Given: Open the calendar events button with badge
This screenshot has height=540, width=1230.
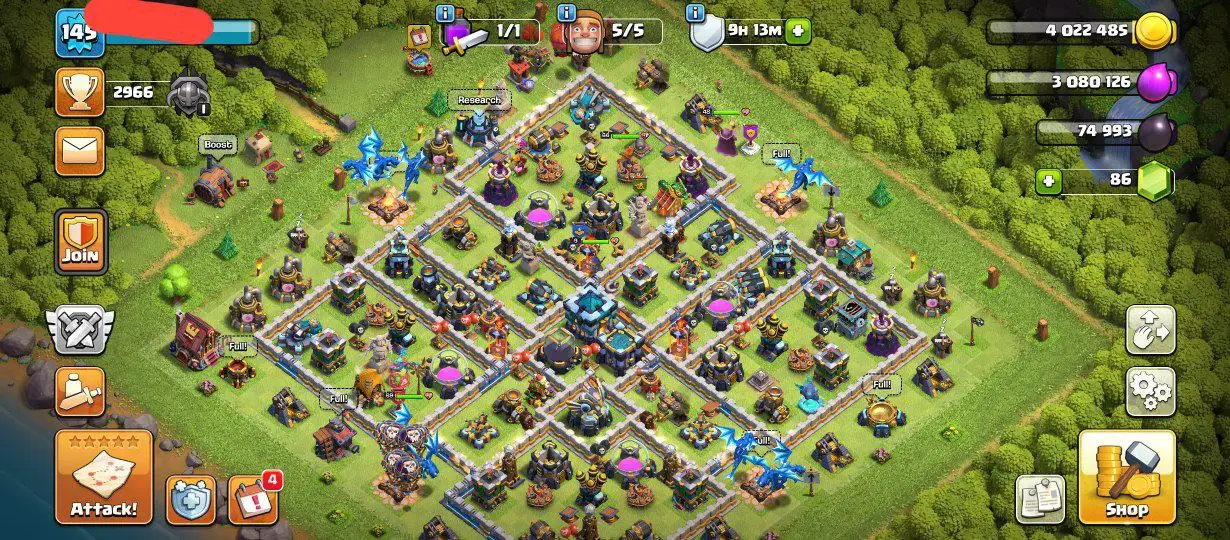Looking at the screenshot, I should click(x=252, y=499).
